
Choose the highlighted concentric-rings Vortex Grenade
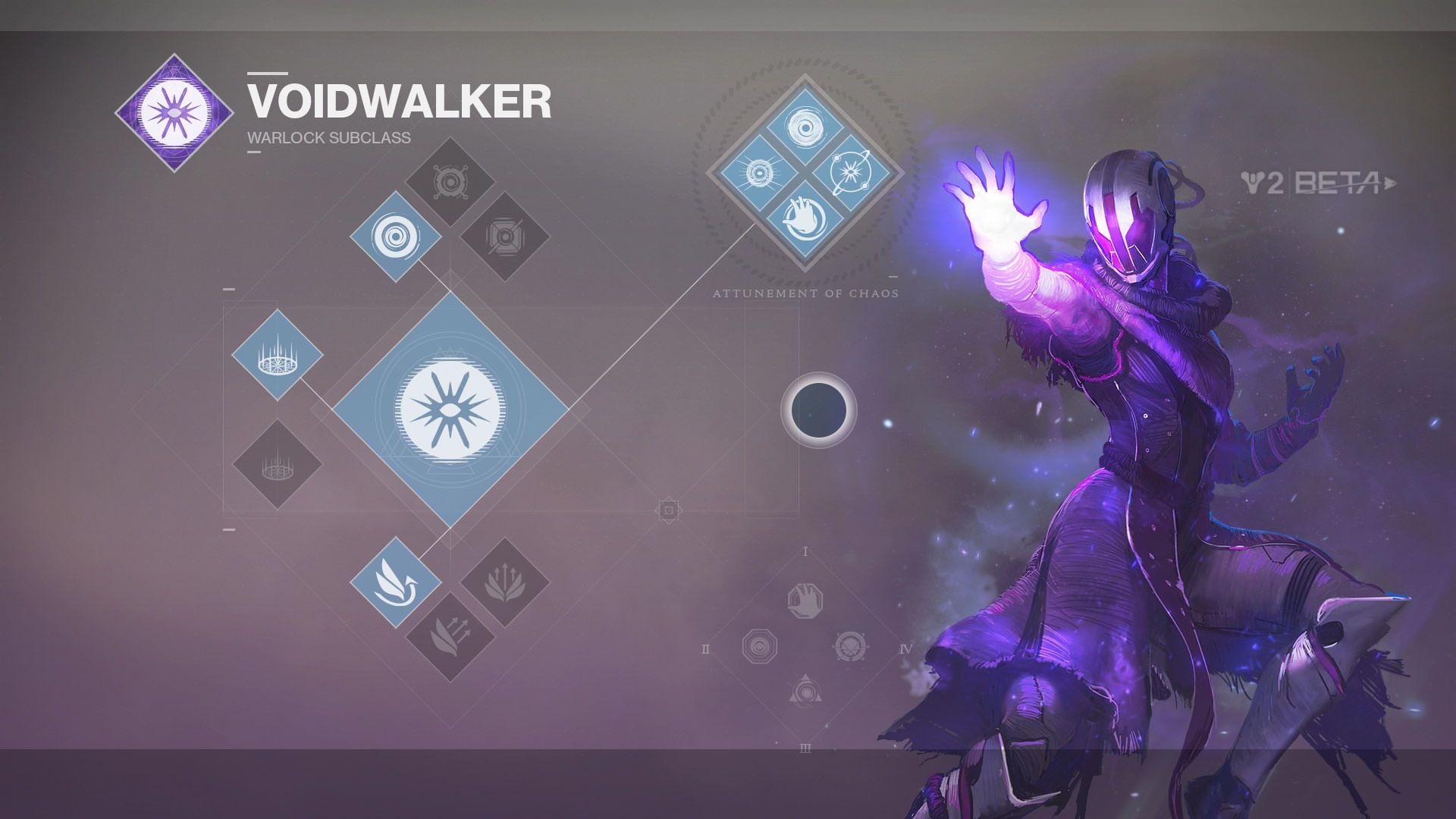pyautogui.click(x=395, y=237)
